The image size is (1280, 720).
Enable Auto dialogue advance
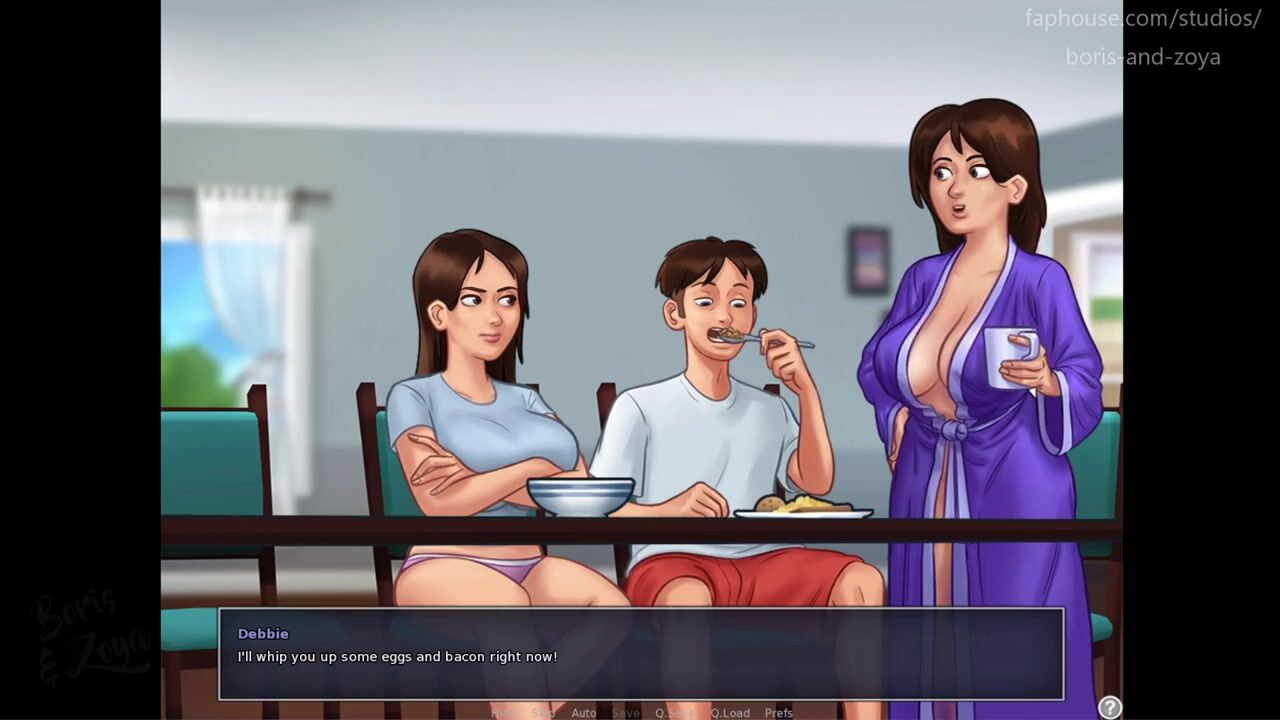click(x=583, y=713)
